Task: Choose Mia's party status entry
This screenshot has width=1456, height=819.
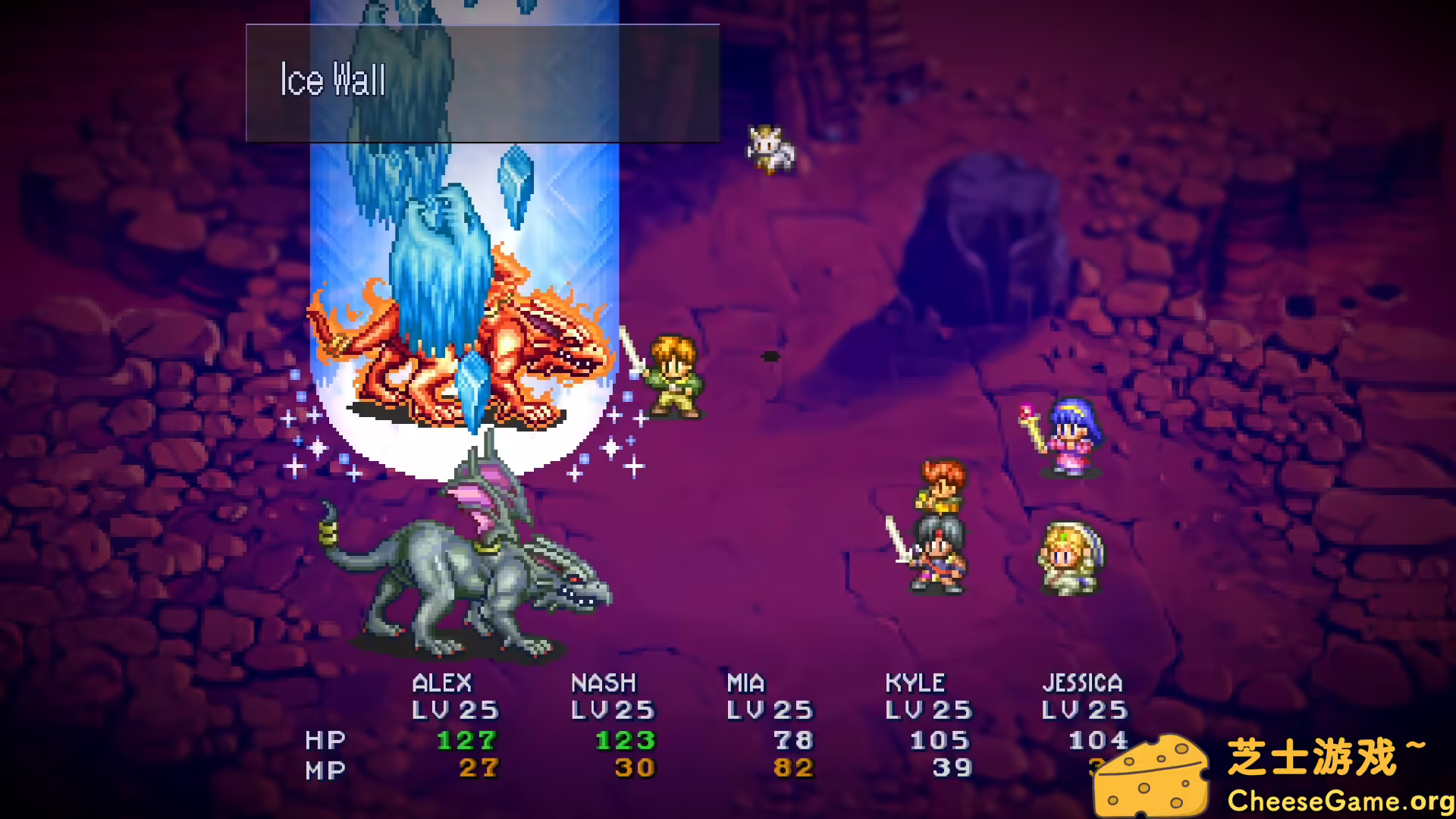Action: [770, 724]
